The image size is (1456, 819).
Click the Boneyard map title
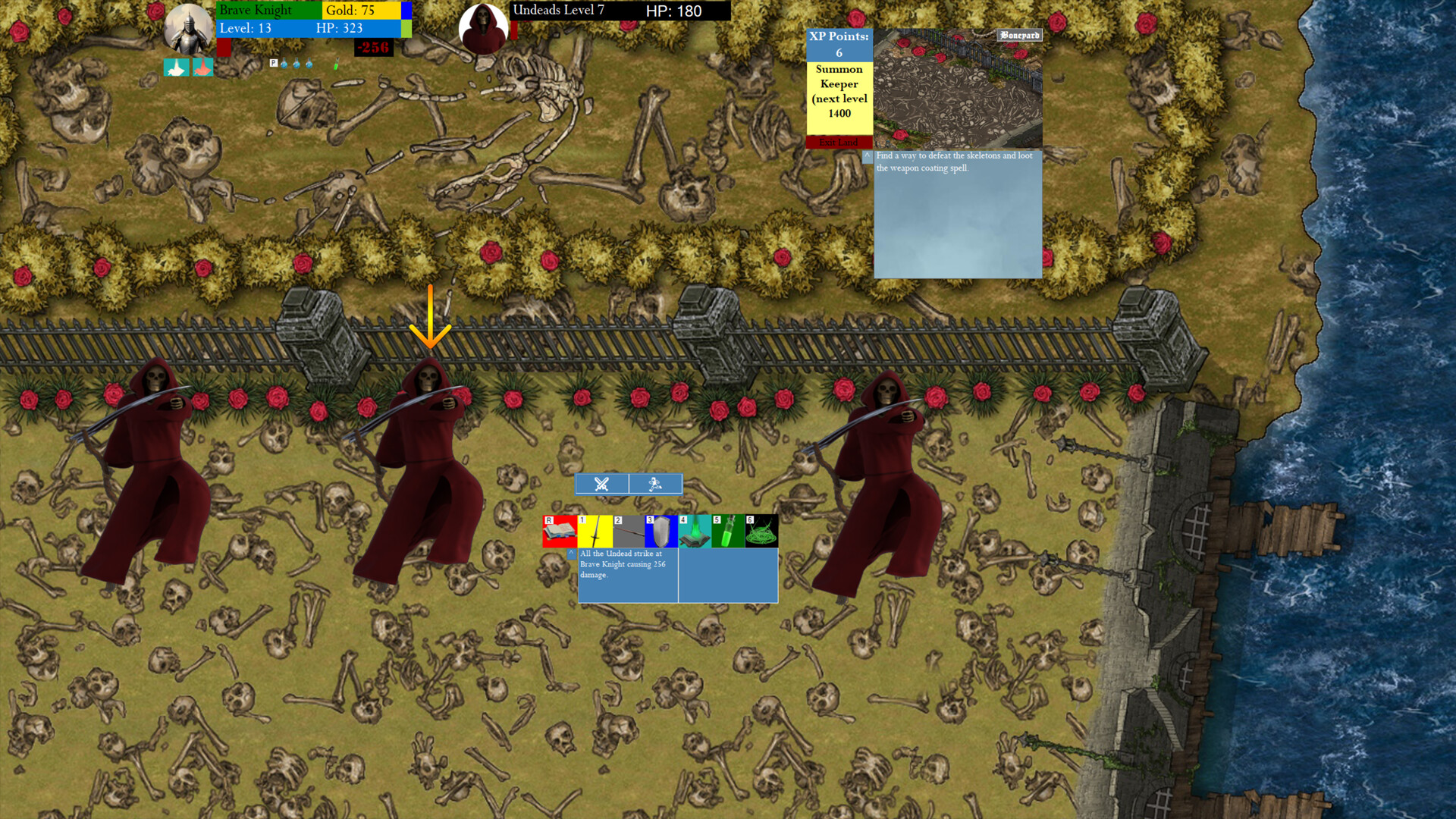1018,35
